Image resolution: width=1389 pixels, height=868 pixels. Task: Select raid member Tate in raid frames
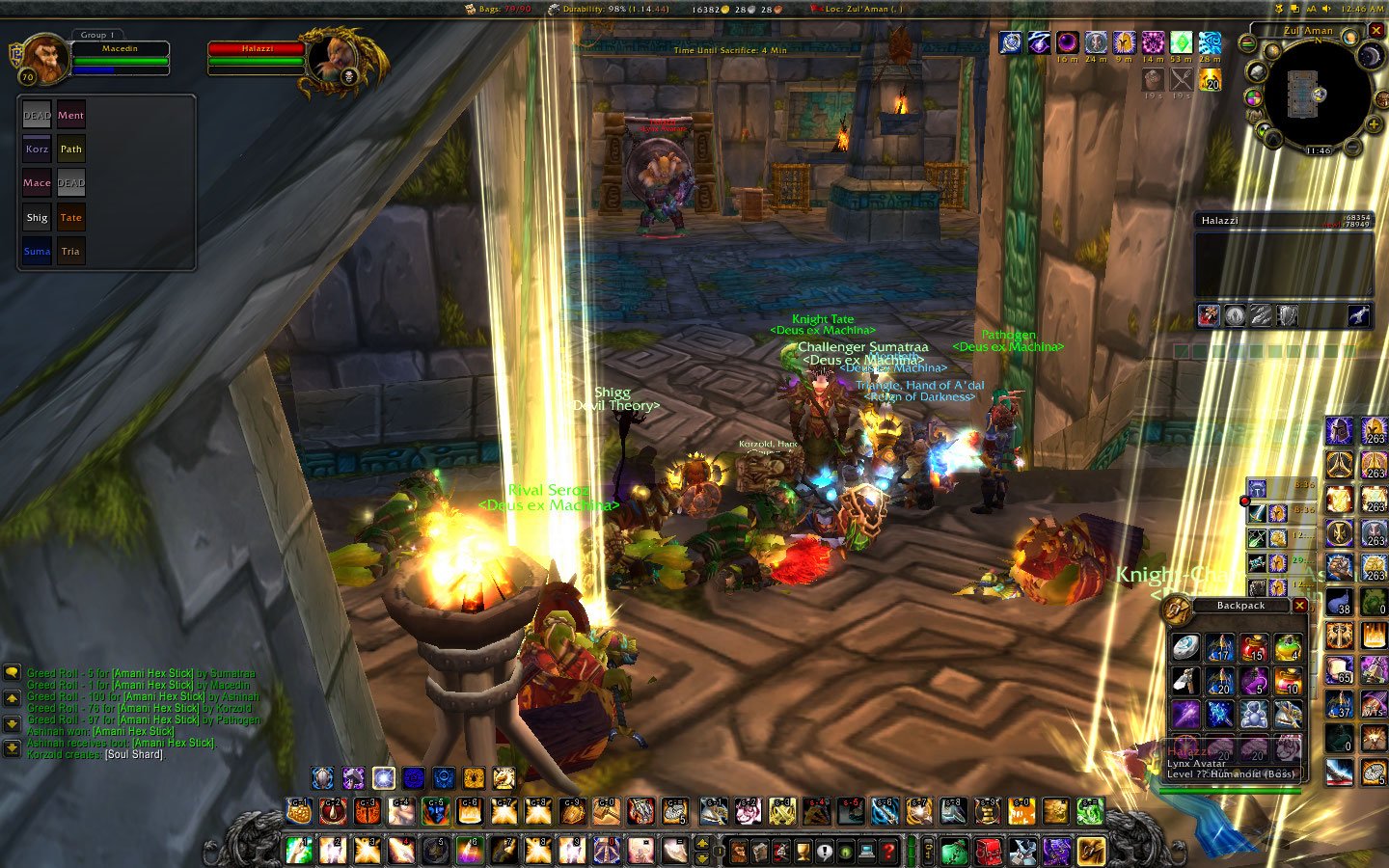click(70, 218)
